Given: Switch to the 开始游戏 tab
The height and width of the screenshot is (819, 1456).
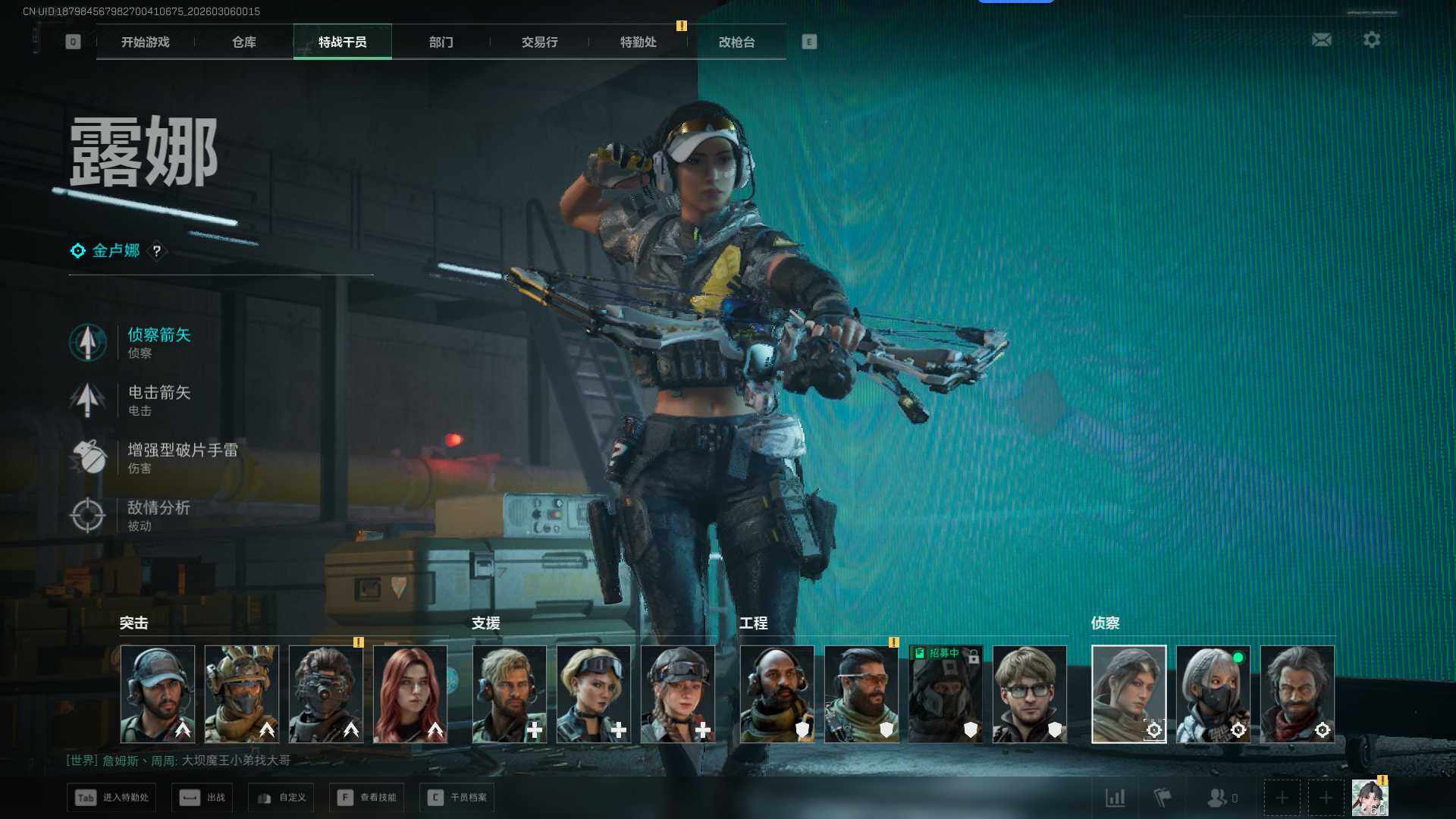Looking at the screenshot, I should [x=145, y=42].
